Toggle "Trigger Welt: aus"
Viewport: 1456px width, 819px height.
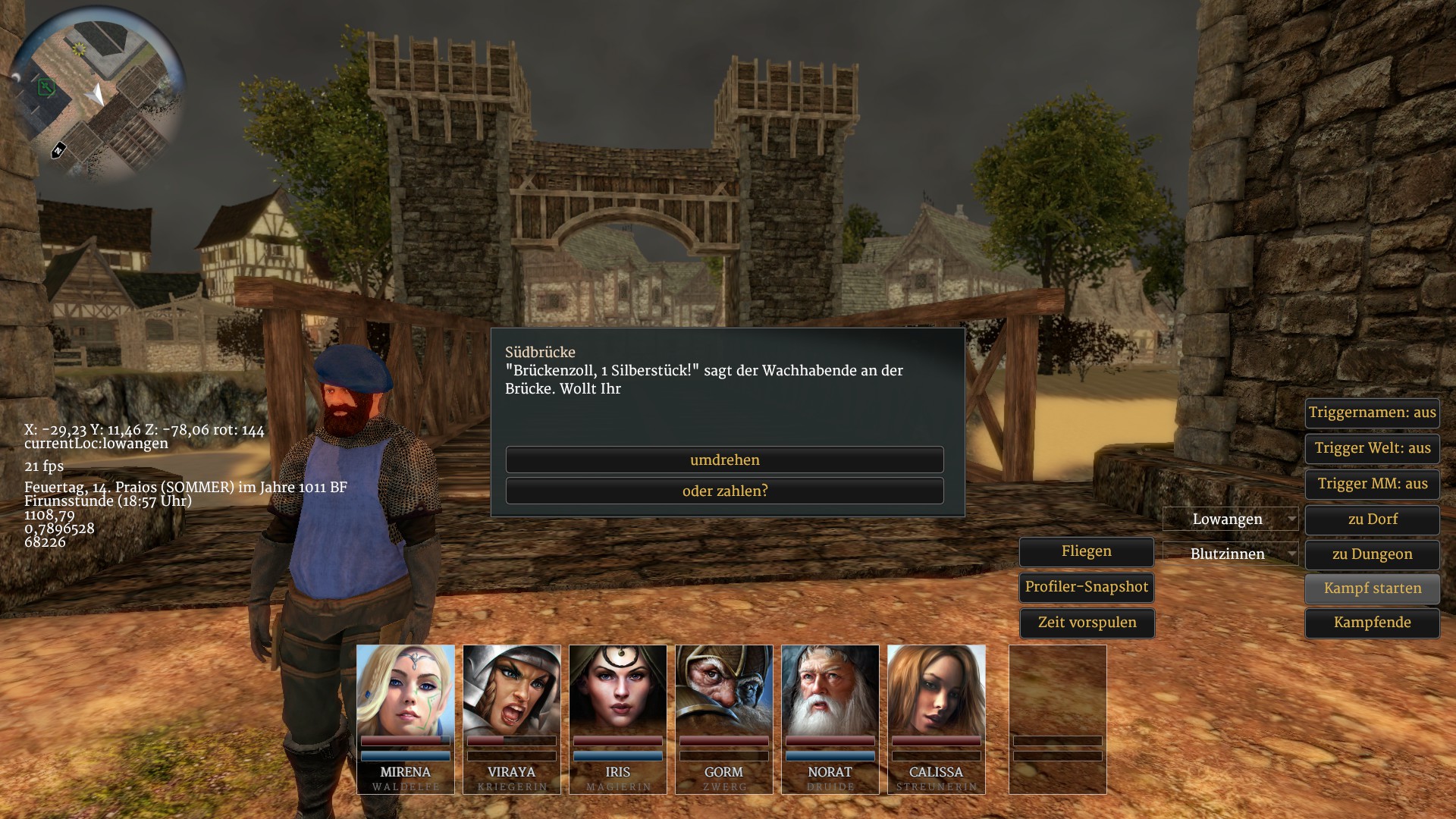1372,448
